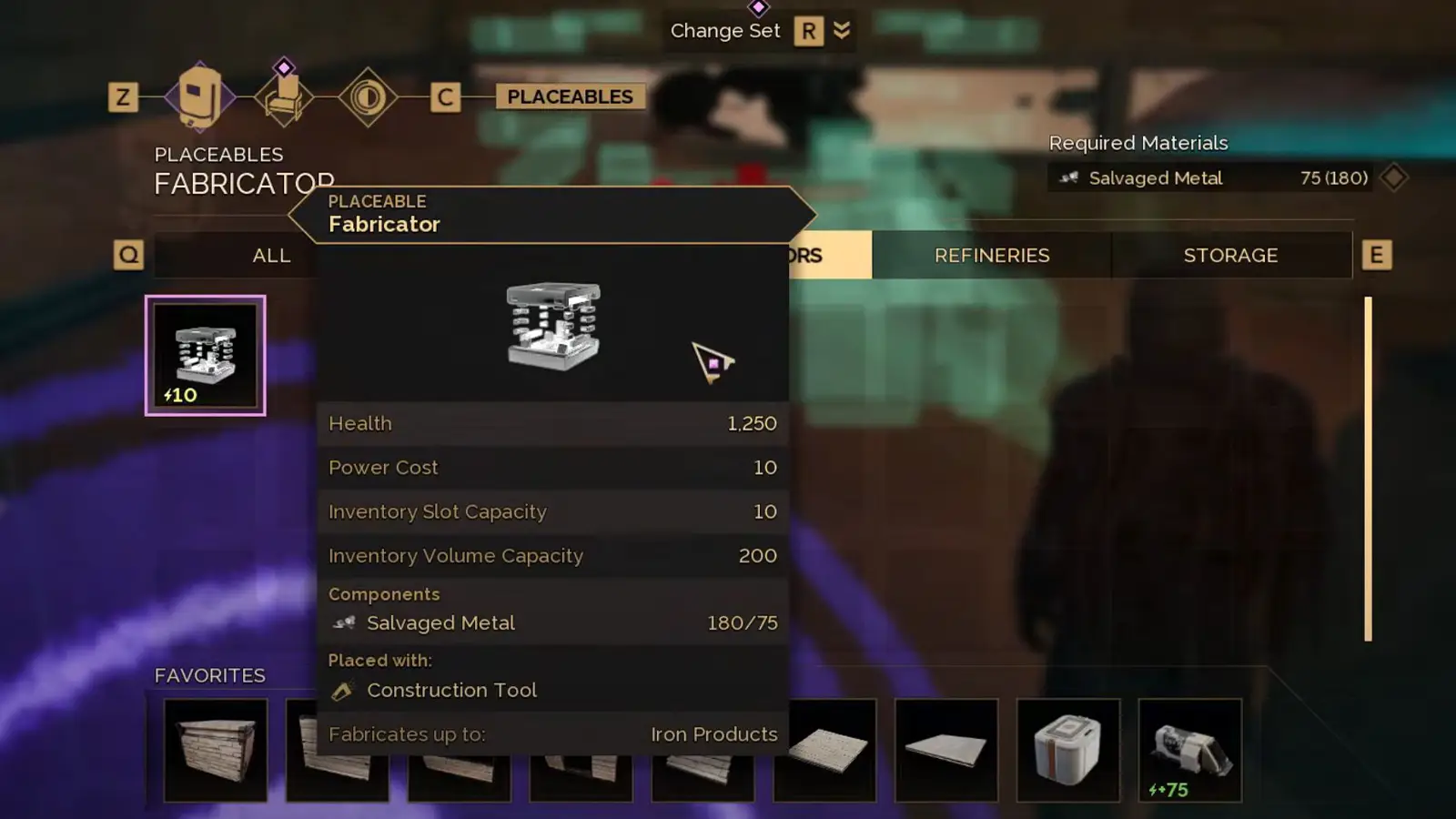Screen dimensions: 1456x819
Task: Switch to the REFINERIES tab
Action: point(992,255)
